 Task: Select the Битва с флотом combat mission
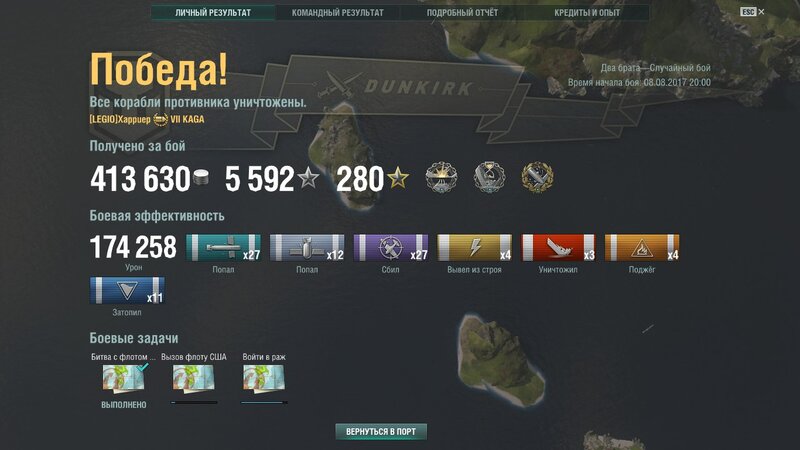(x=125, y=379)
